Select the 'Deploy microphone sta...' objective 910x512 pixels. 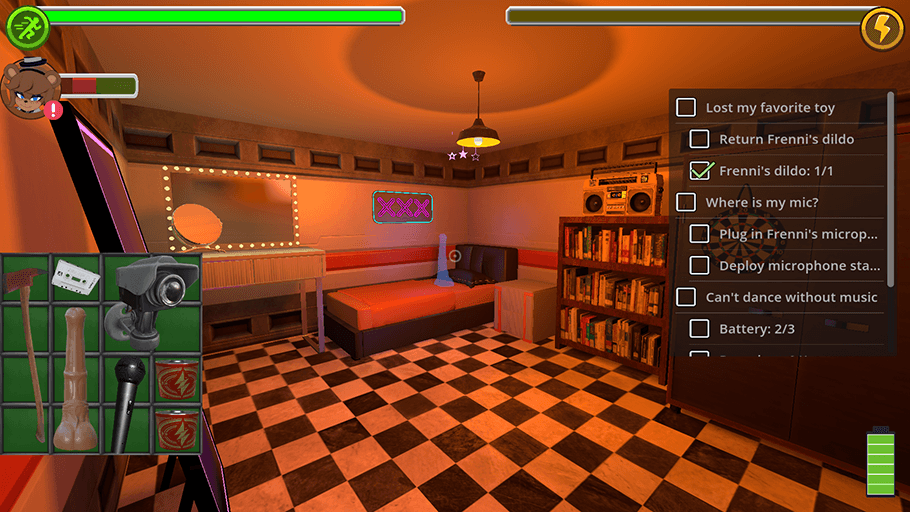(800, 266)
